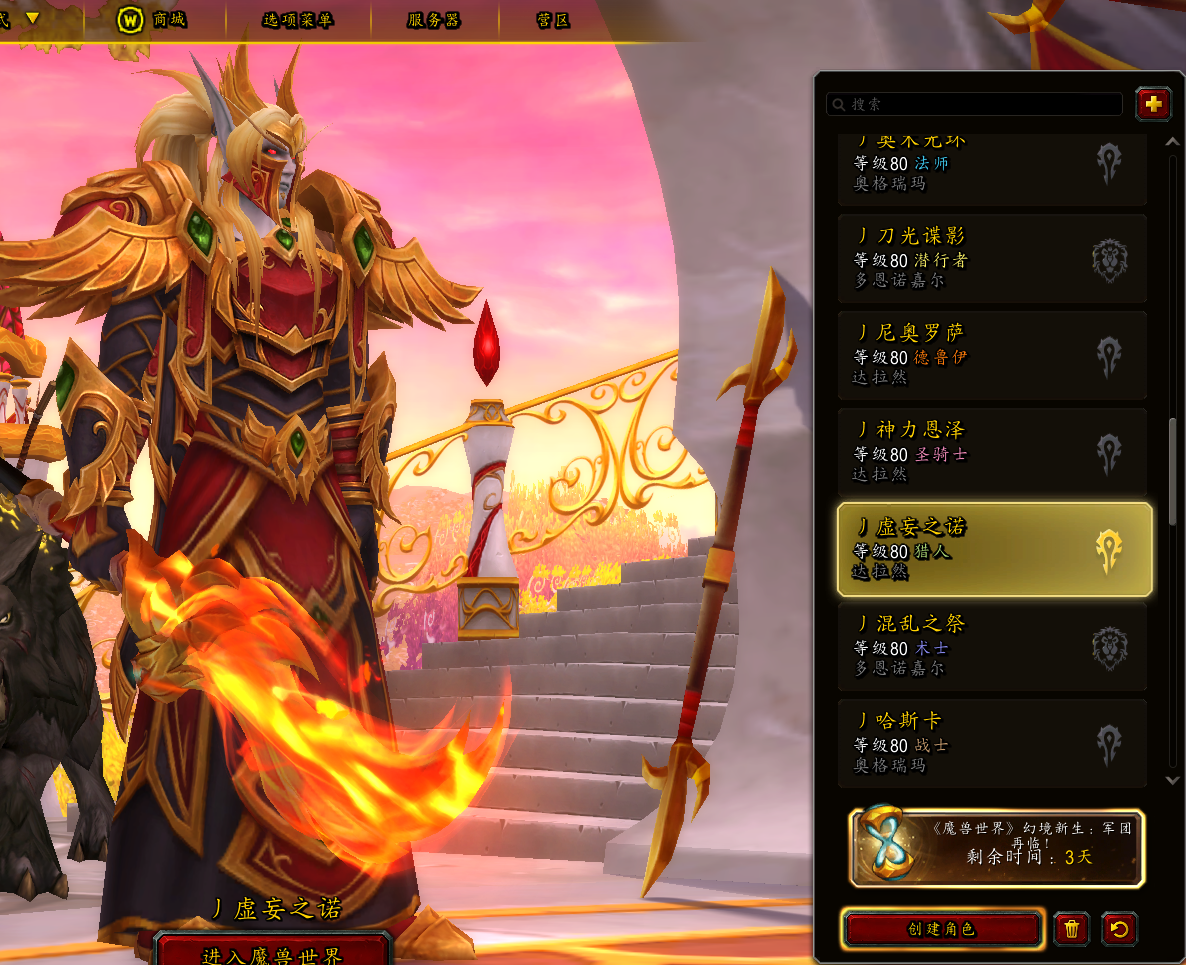Select the hunter character 虚妄之诺

coord(992,549)
